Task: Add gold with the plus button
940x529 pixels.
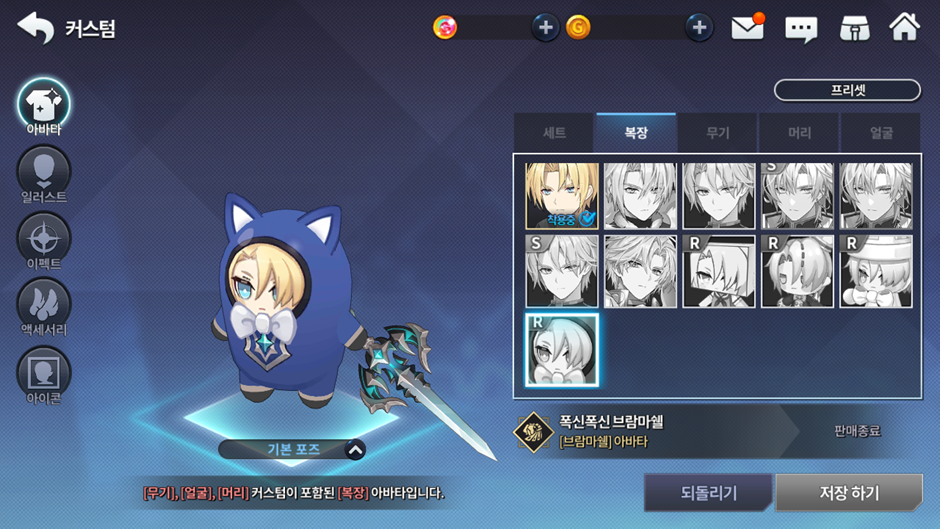Action: point(699,28)
